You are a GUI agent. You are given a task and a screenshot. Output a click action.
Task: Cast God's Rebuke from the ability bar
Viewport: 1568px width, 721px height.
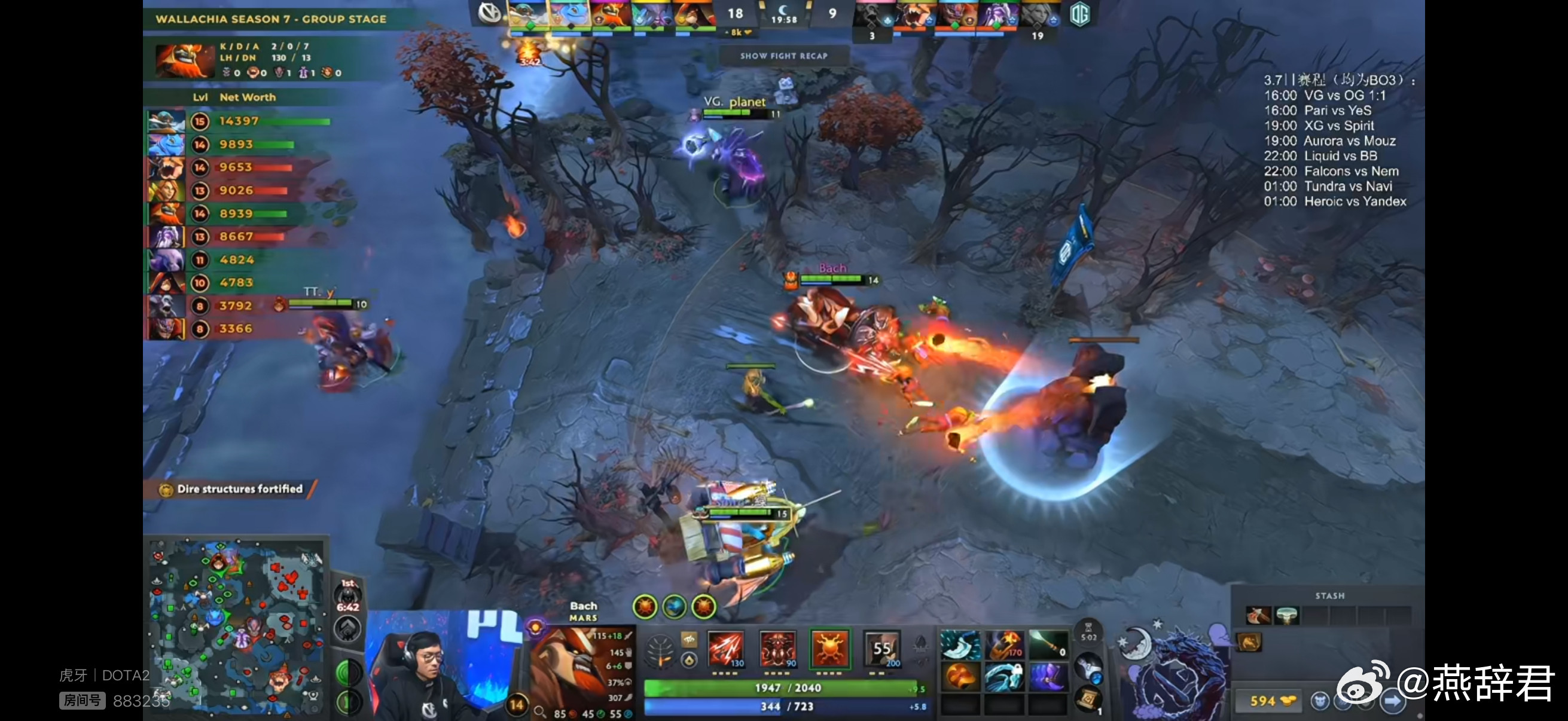pos(778,649)
